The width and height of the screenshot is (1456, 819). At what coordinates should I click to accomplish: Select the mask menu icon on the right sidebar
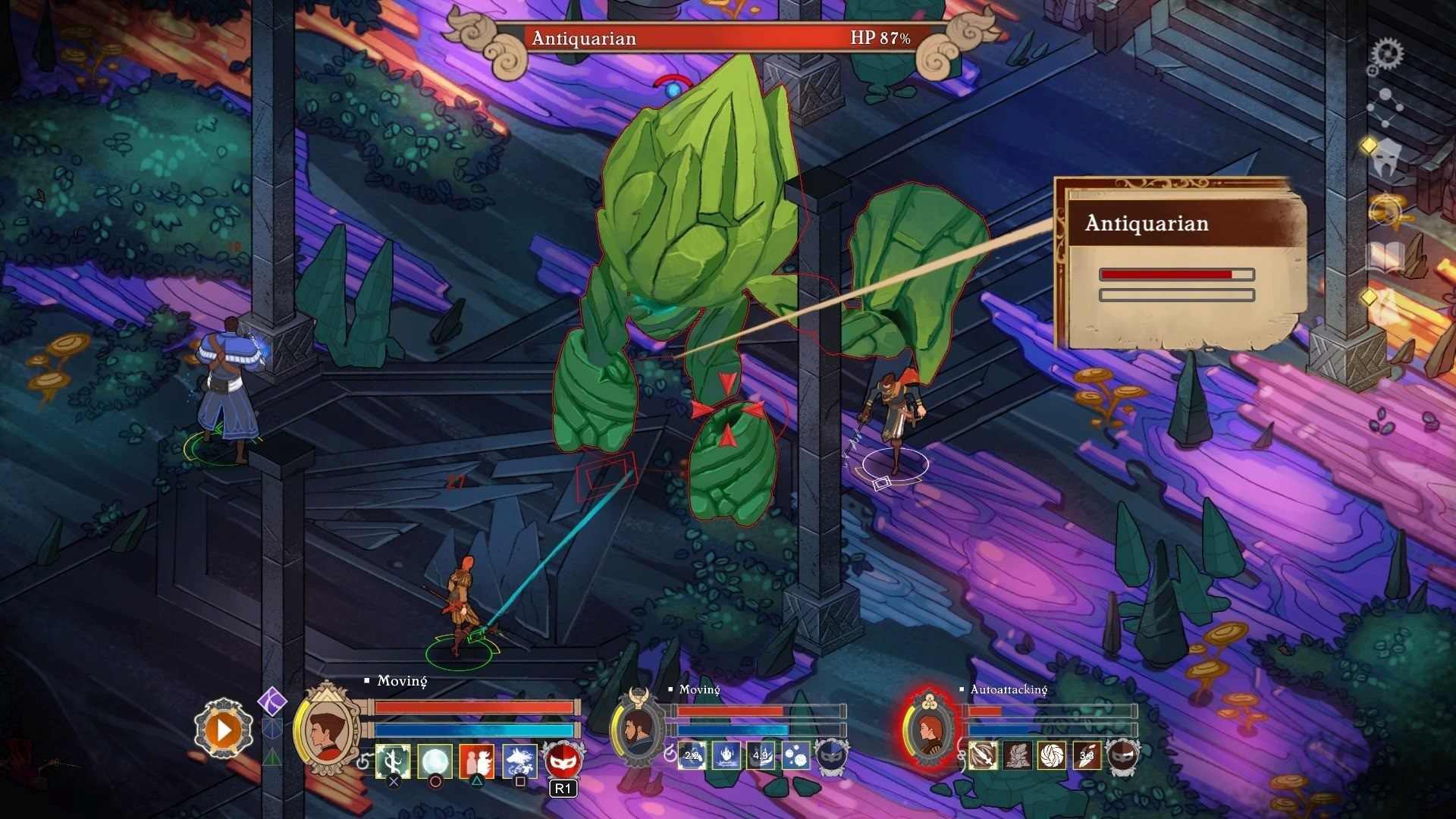[x=1386, y=159]
